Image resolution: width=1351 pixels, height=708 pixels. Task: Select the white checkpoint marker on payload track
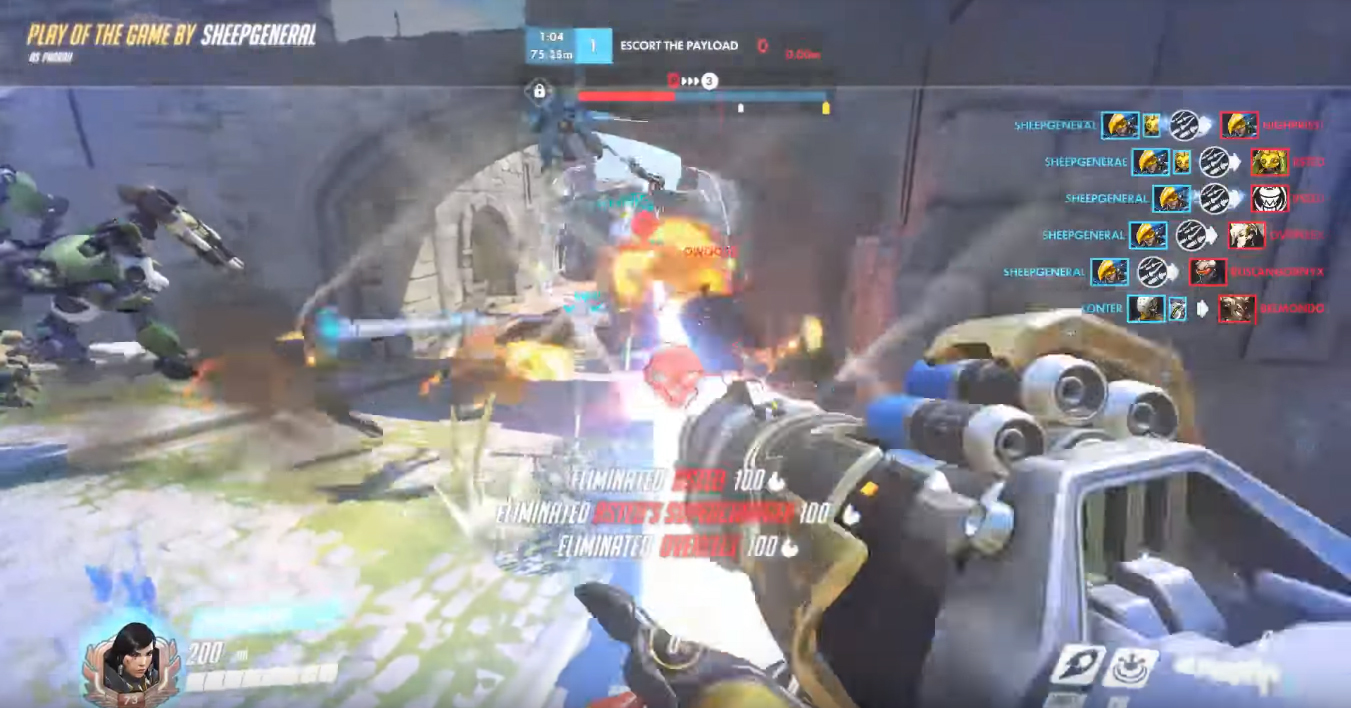point(740,107)
